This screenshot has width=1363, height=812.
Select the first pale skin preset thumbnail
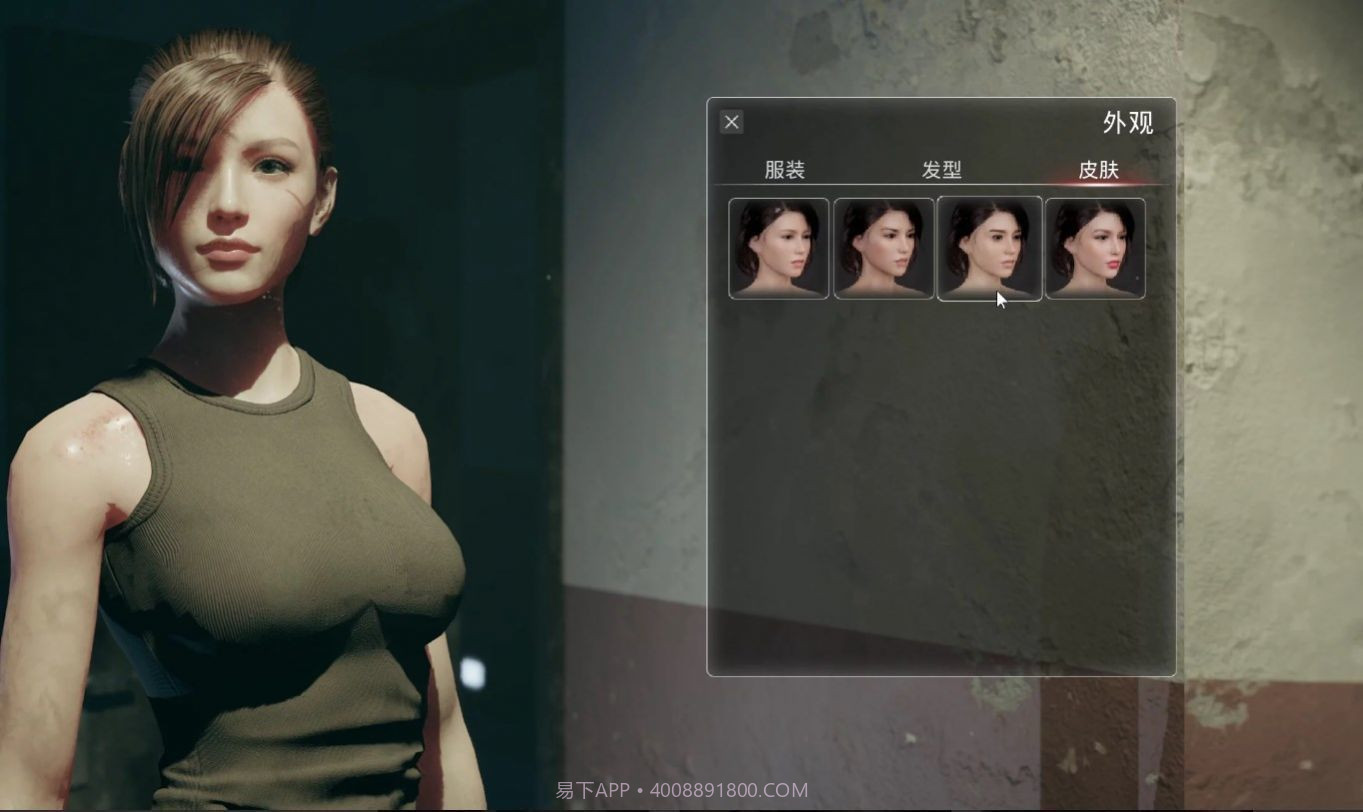point(779,246)
